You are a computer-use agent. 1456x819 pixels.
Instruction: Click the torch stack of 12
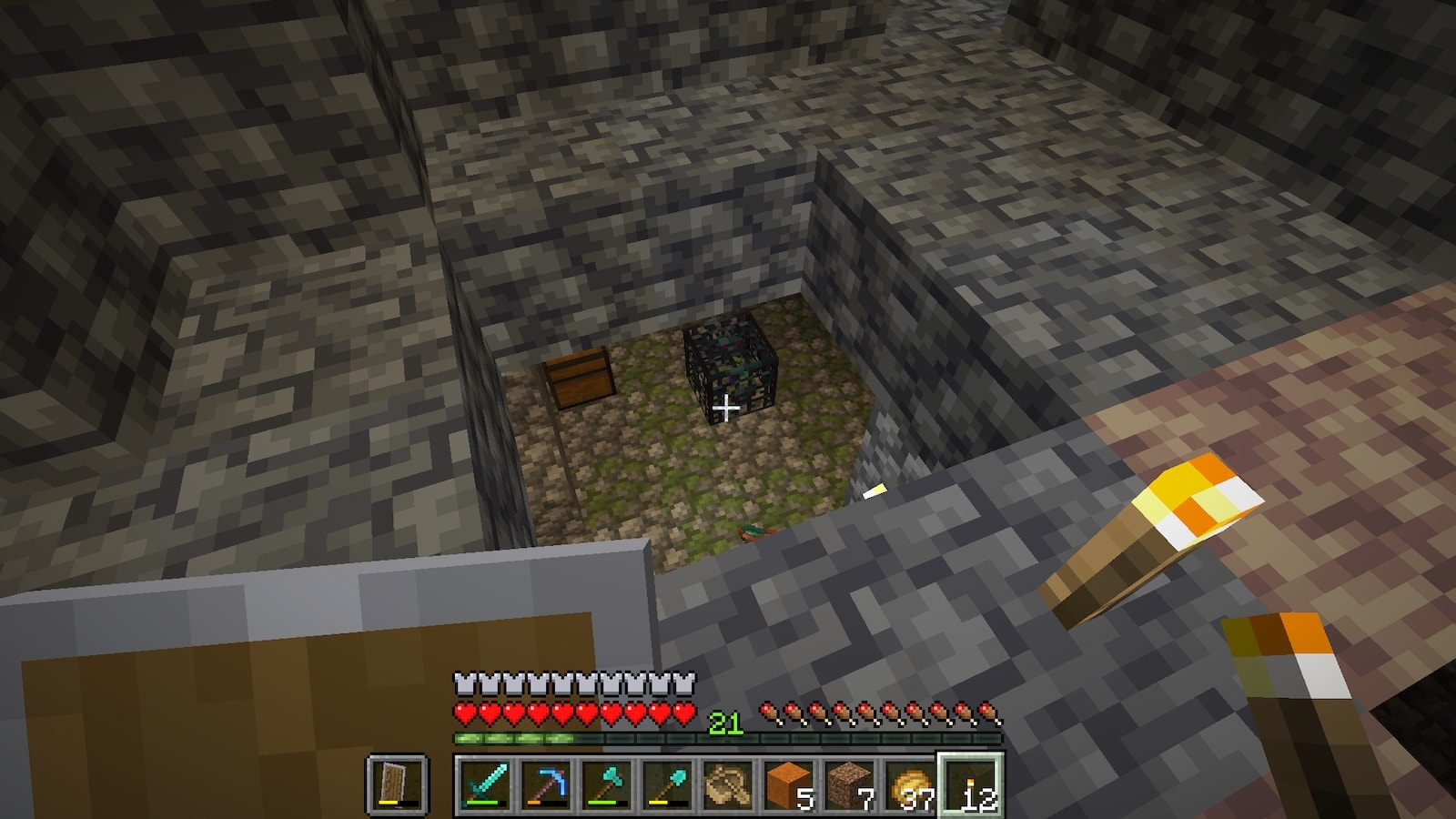971,784
